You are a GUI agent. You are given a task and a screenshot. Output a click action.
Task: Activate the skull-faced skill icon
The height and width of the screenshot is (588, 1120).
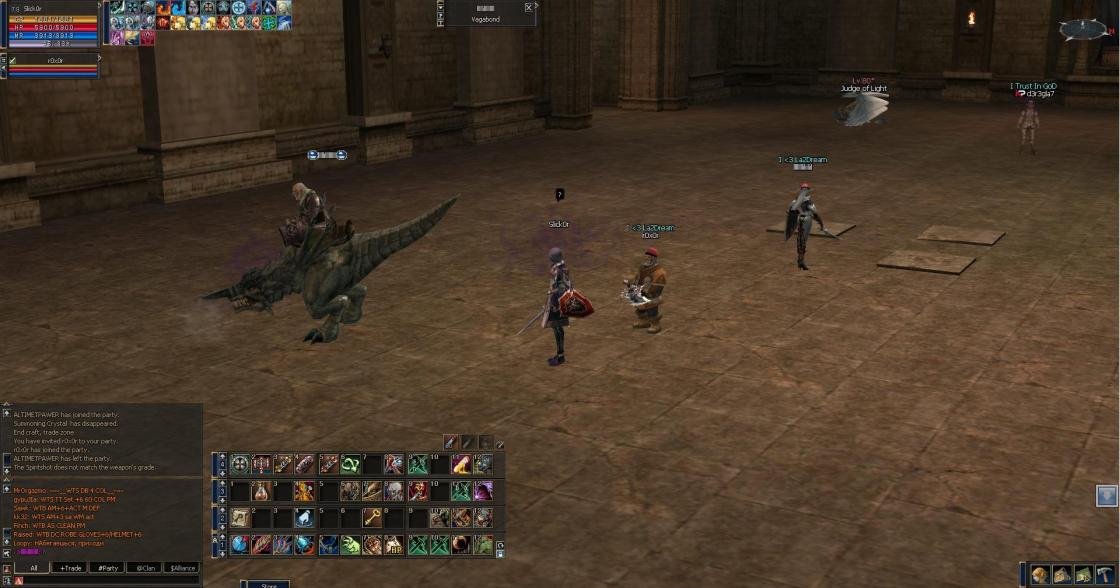(x=395, y=491)
